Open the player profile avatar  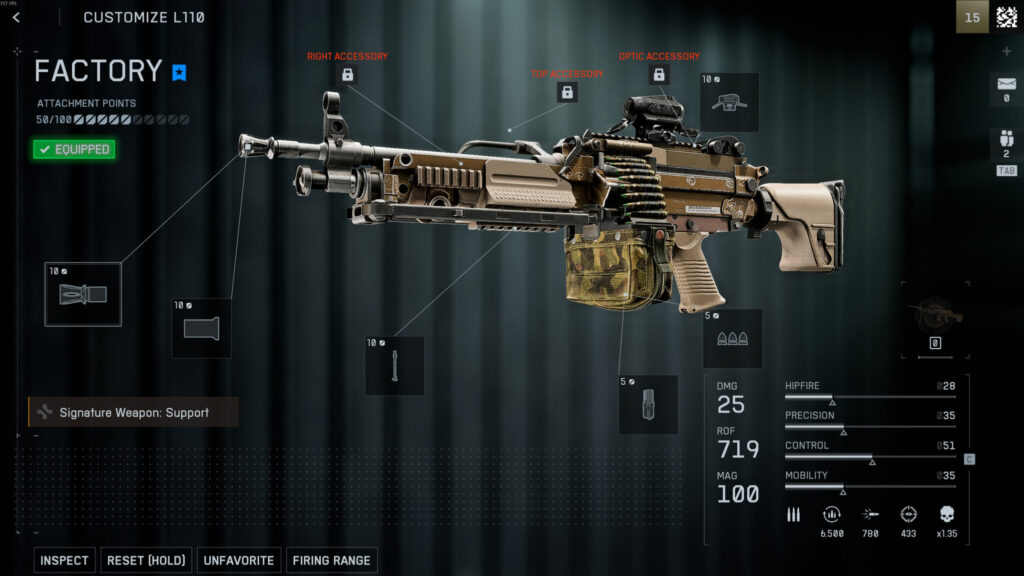pos(1005,17)
